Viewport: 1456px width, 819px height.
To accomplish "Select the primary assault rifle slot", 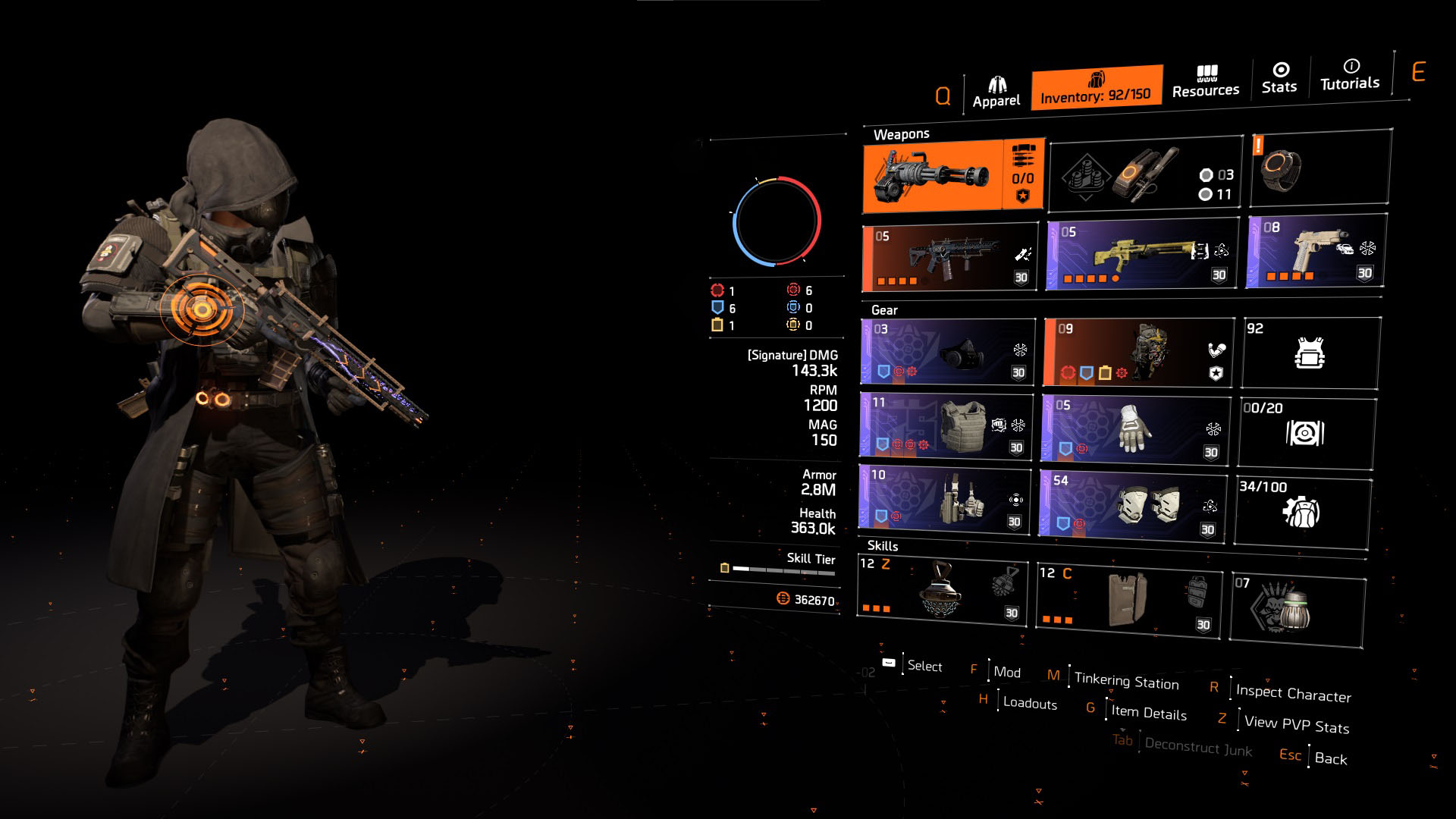I will tap(951, 258).
